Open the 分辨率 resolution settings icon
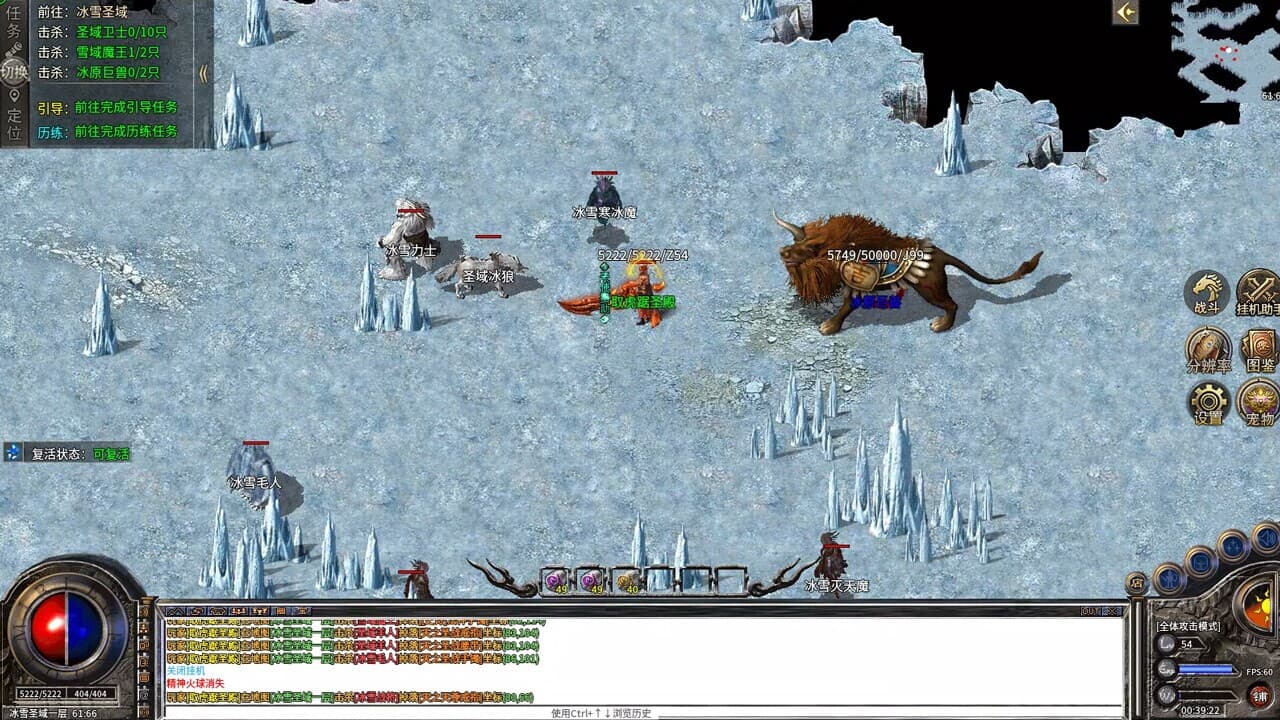This screenshot has width=1280, height=720. click(1206, 349)
